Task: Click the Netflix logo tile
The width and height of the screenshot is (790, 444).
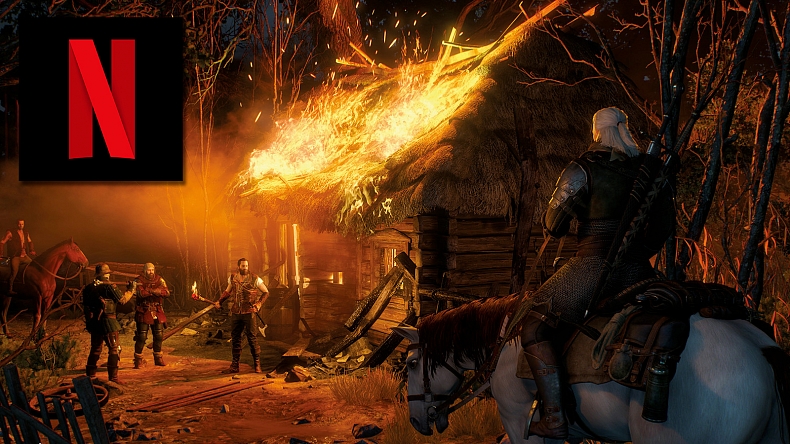Action: [x=101, y=99]
